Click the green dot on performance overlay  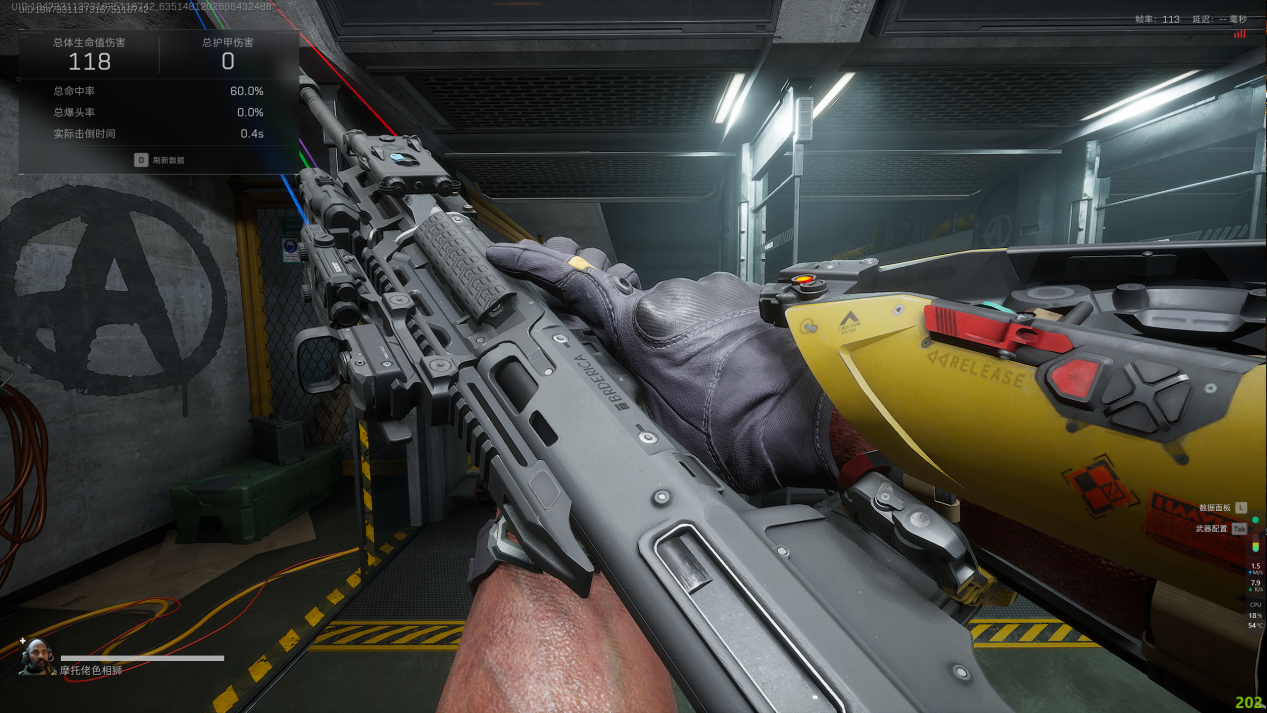coord(1255,520)
